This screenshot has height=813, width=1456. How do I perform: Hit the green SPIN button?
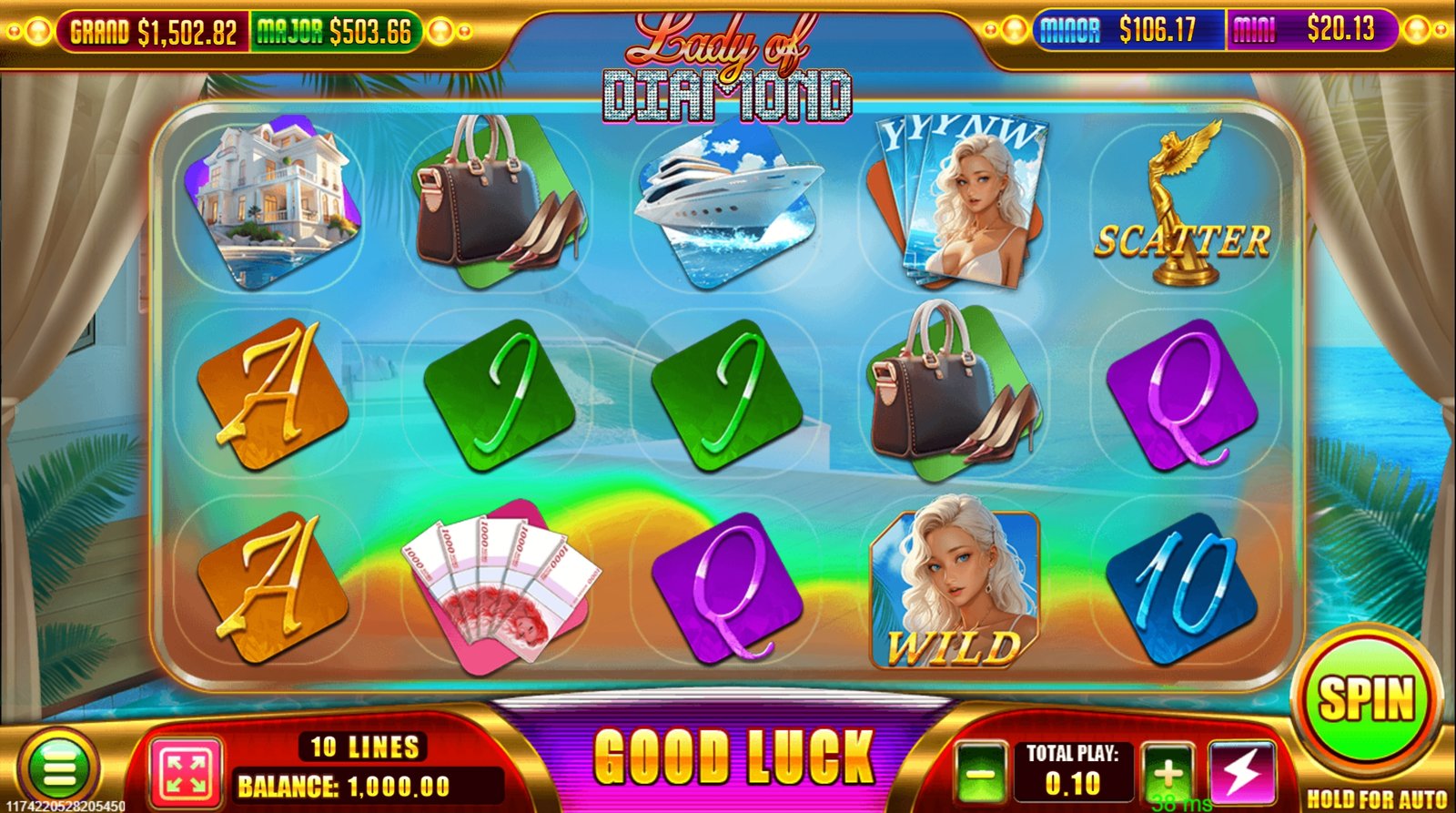tap(1366, 699)
